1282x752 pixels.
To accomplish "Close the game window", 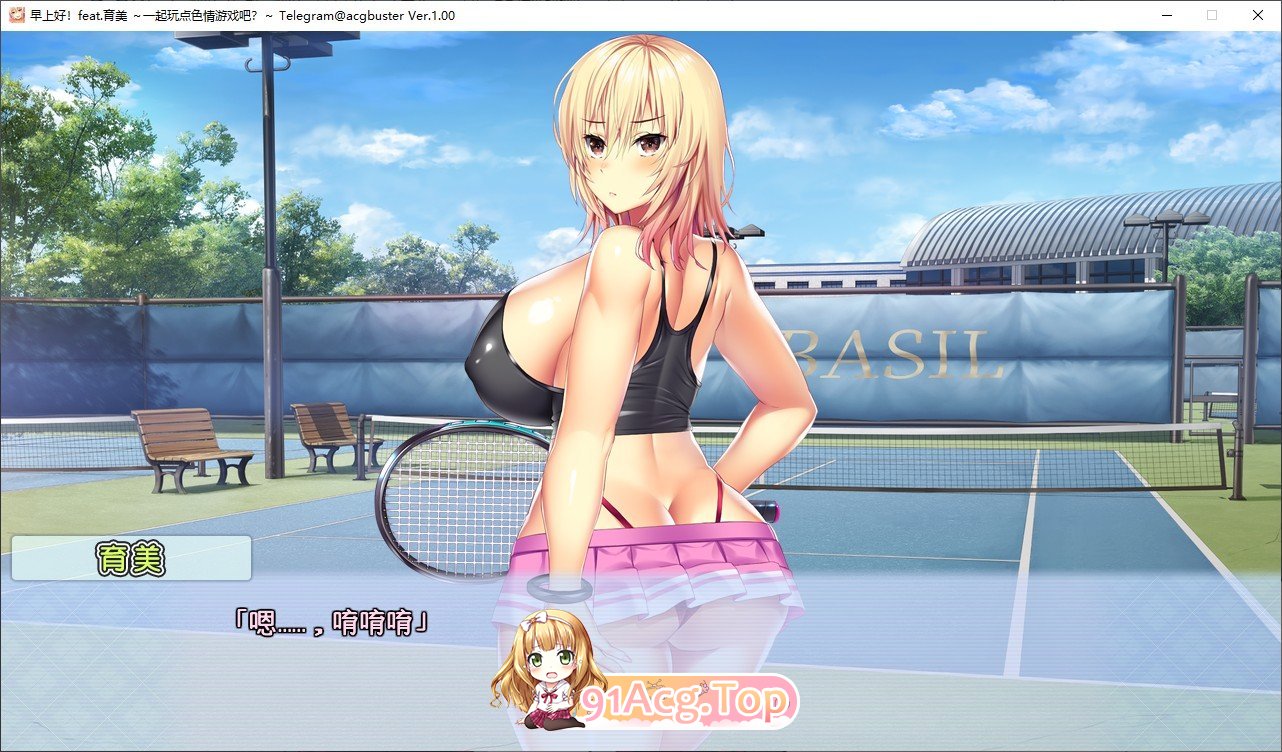I will click(1257, 15).
